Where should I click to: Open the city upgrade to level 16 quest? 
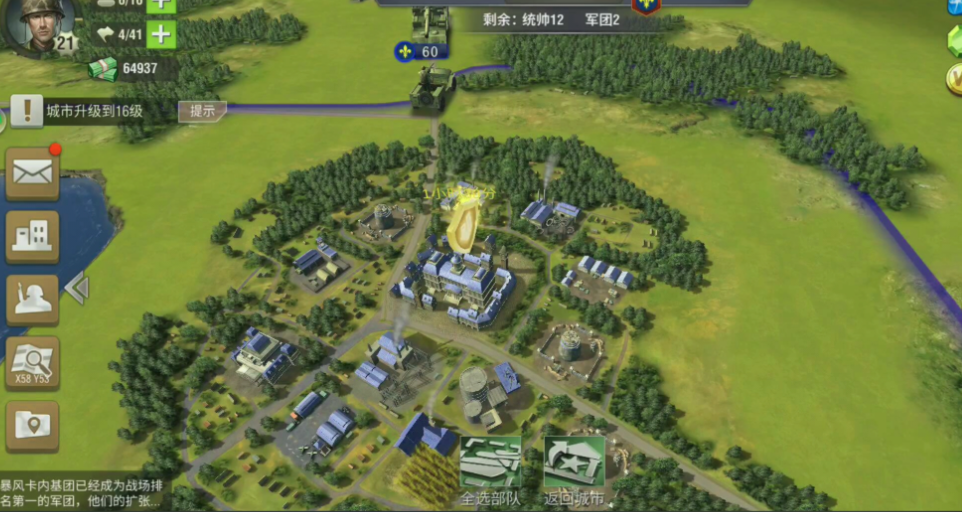pos(95,111)
